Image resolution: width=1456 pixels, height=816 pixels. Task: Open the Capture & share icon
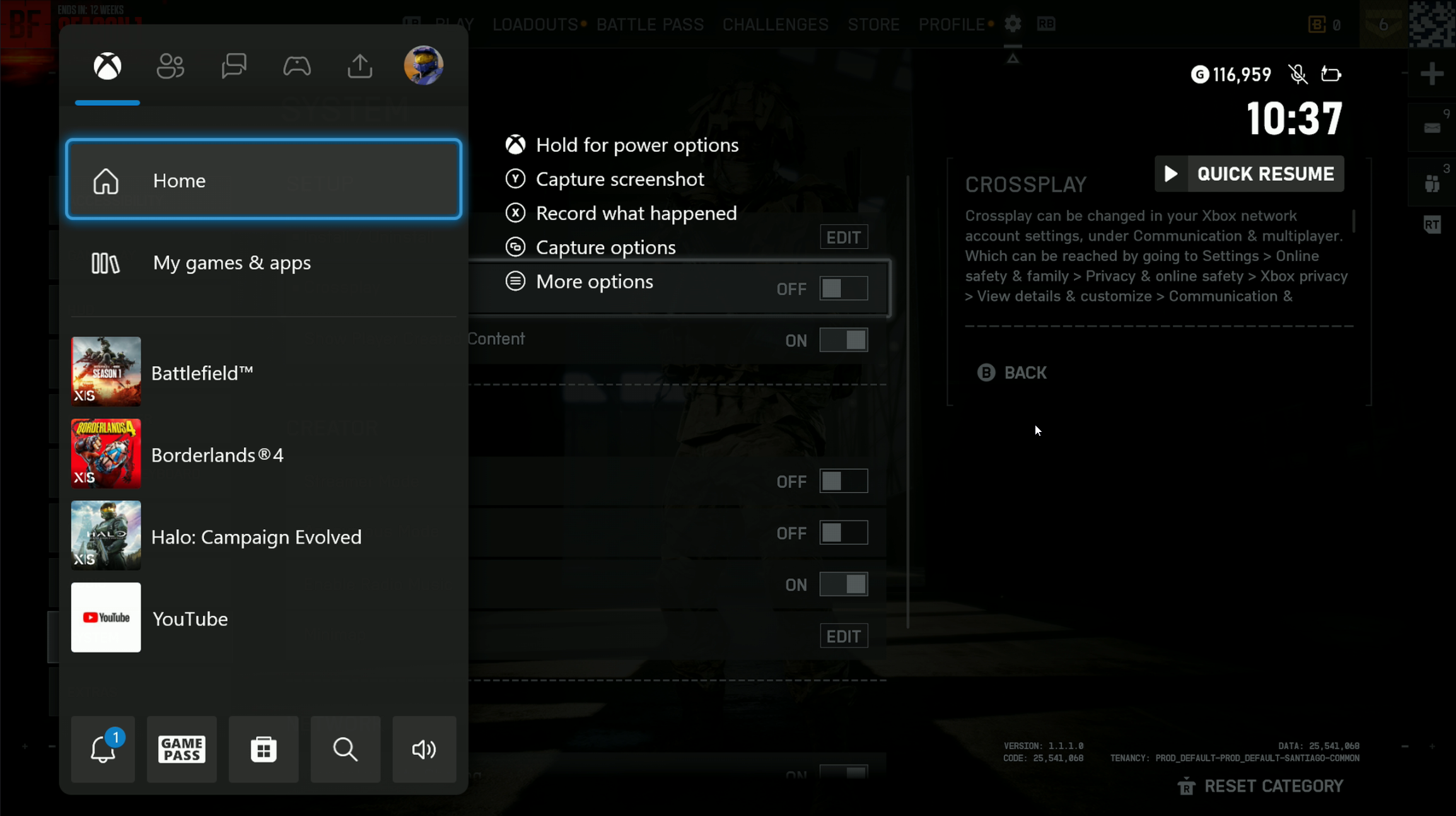tap(359, 66)
